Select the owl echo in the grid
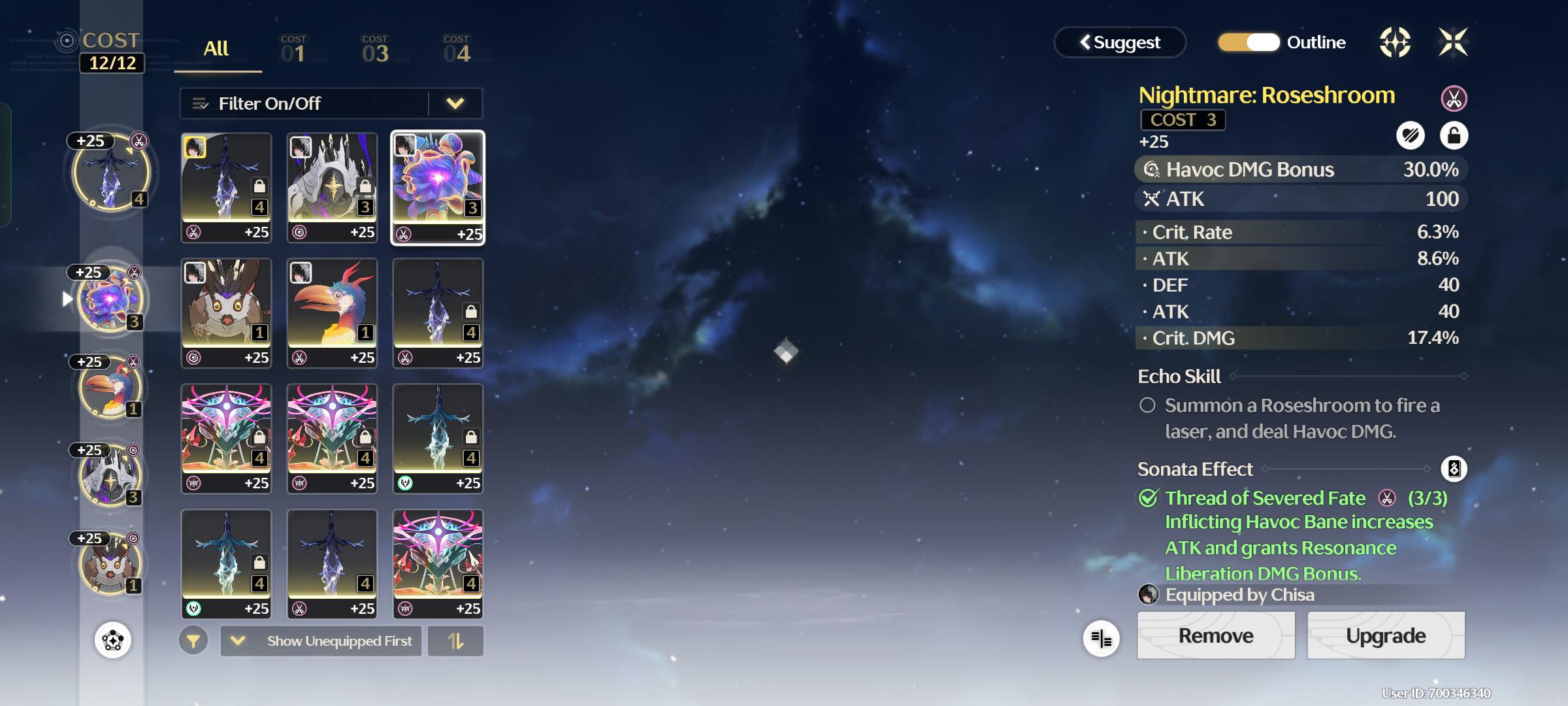 pos(226,312)
